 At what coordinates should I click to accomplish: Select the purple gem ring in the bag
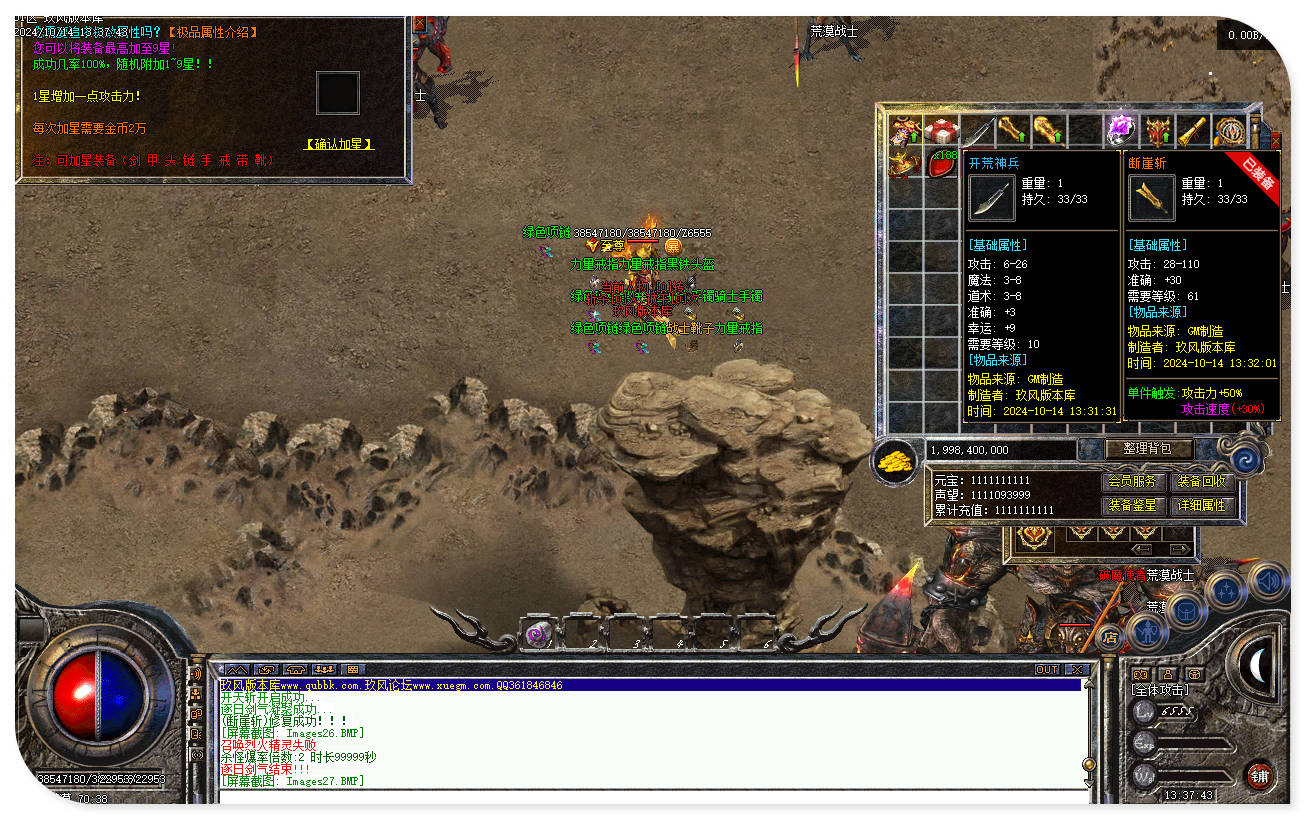(x=1120, y=130)
